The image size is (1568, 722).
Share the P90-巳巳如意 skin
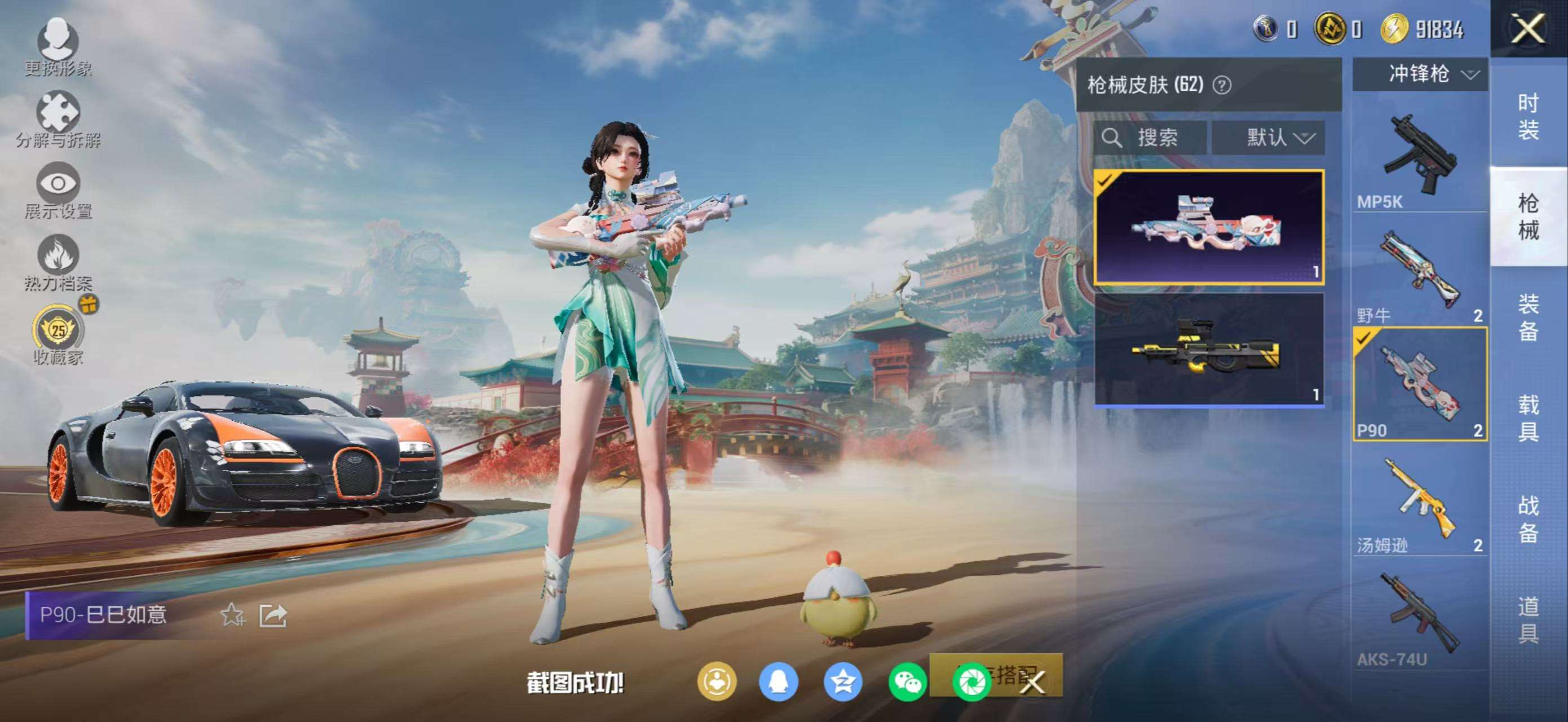[x=273, y=615]
